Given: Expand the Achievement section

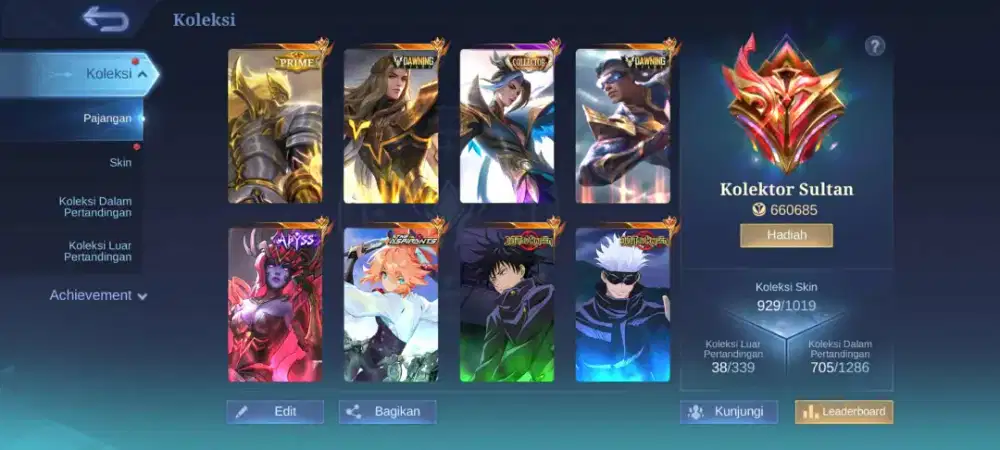Looking at the screenshot, I should (x=98, y=295).
